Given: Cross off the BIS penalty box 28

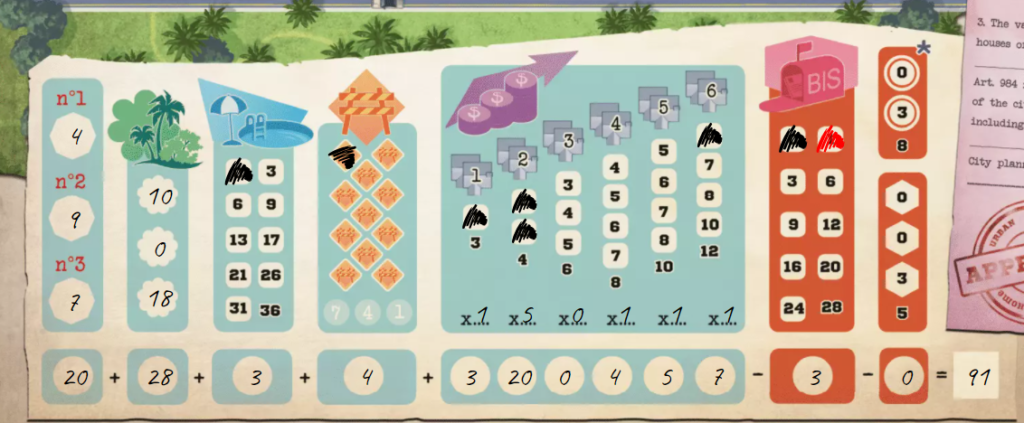Looking at the screenshot, I should (x=828, y=308).
